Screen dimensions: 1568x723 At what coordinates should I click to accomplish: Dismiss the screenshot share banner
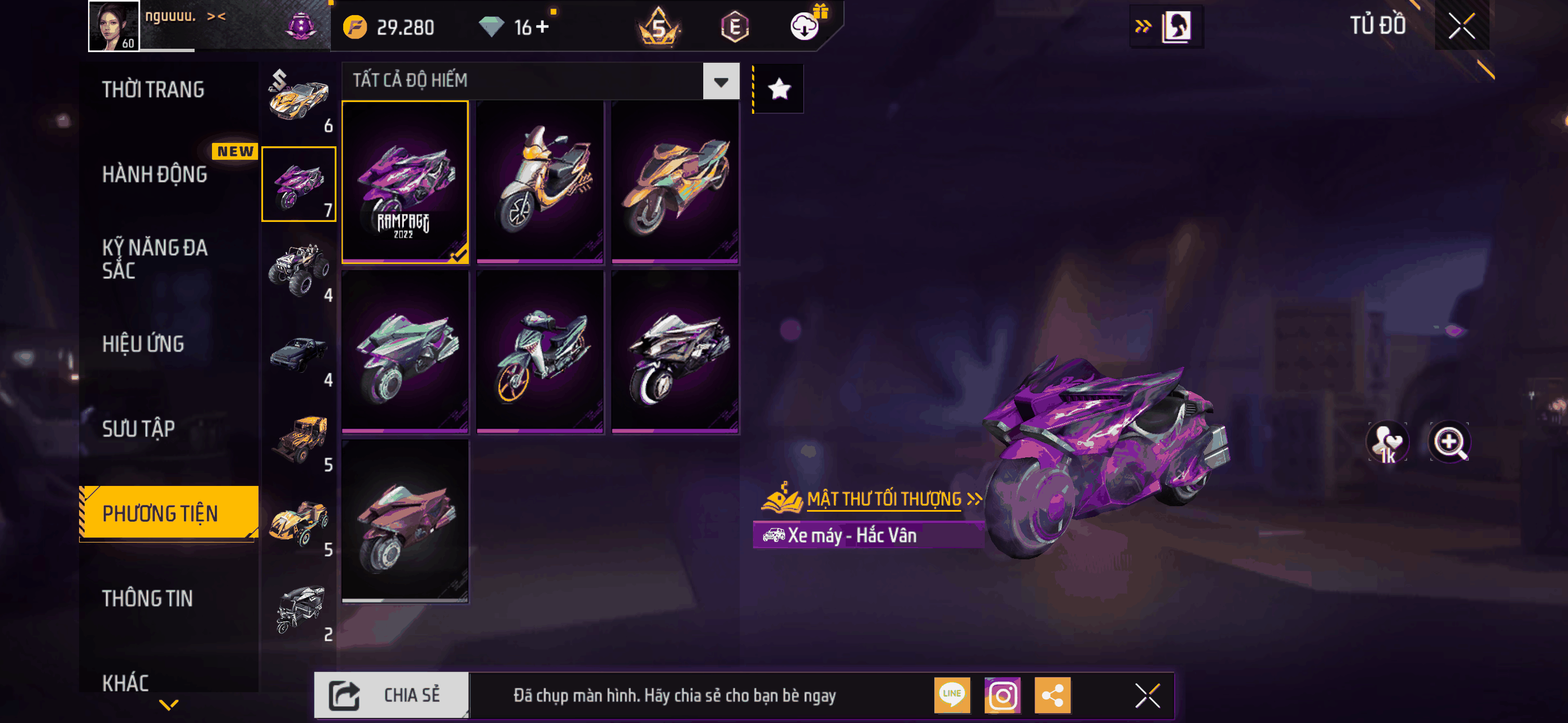pos(1147,696)
